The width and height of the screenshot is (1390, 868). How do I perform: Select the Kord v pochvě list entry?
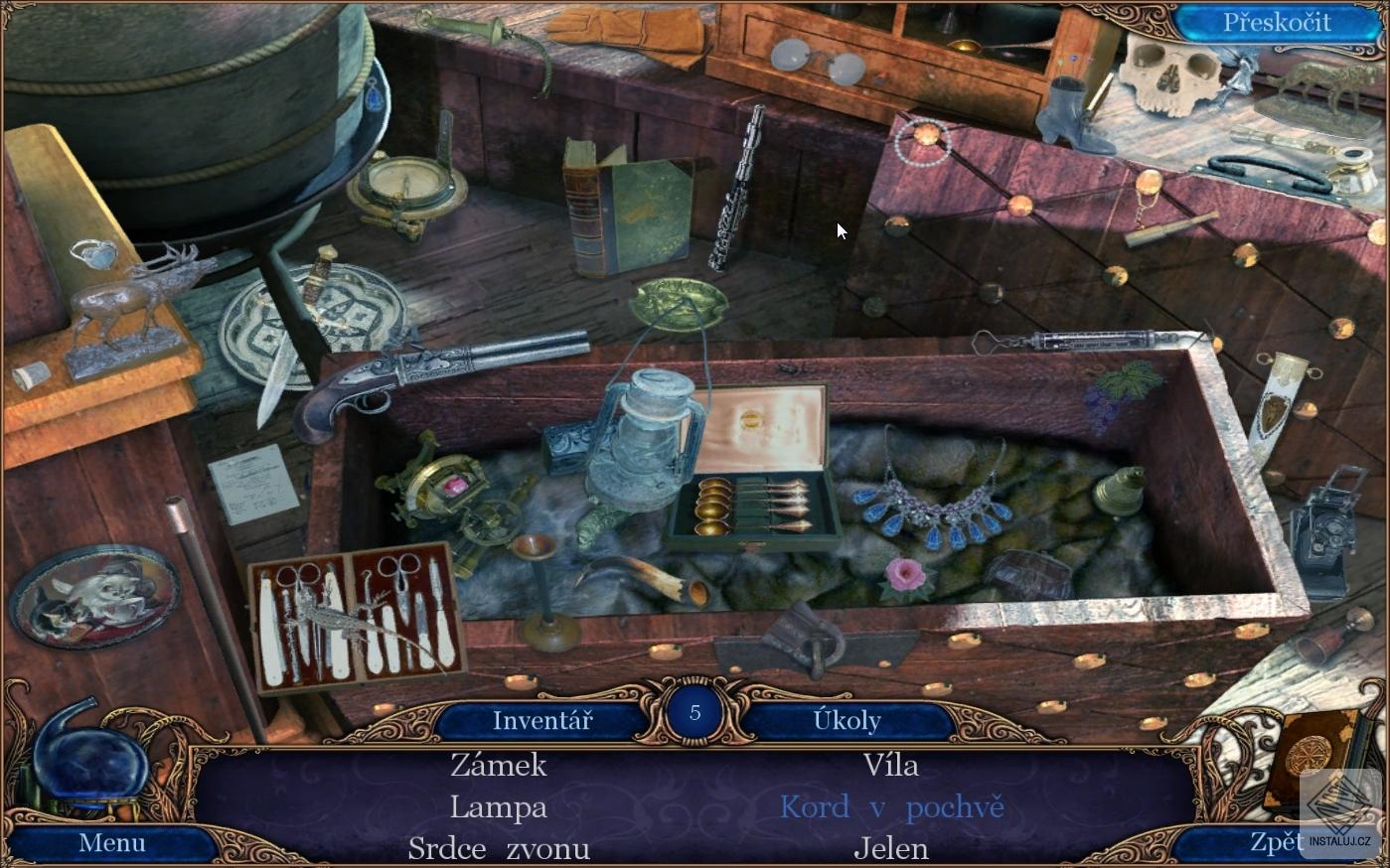click(x=891, y=806)
